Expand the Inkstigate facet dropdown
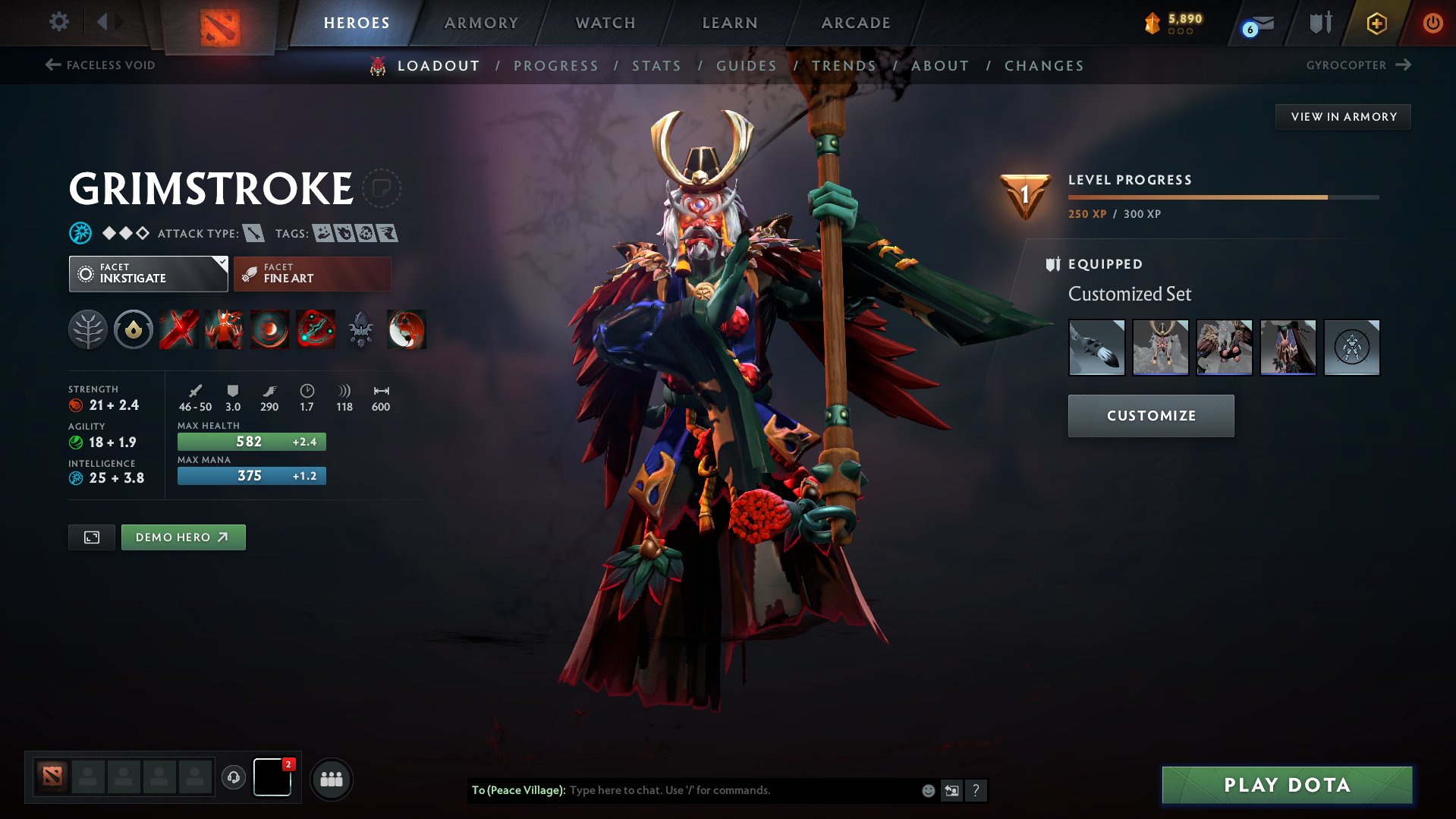This screenshot has width=1456, height=819. click(x=148, y=273)
